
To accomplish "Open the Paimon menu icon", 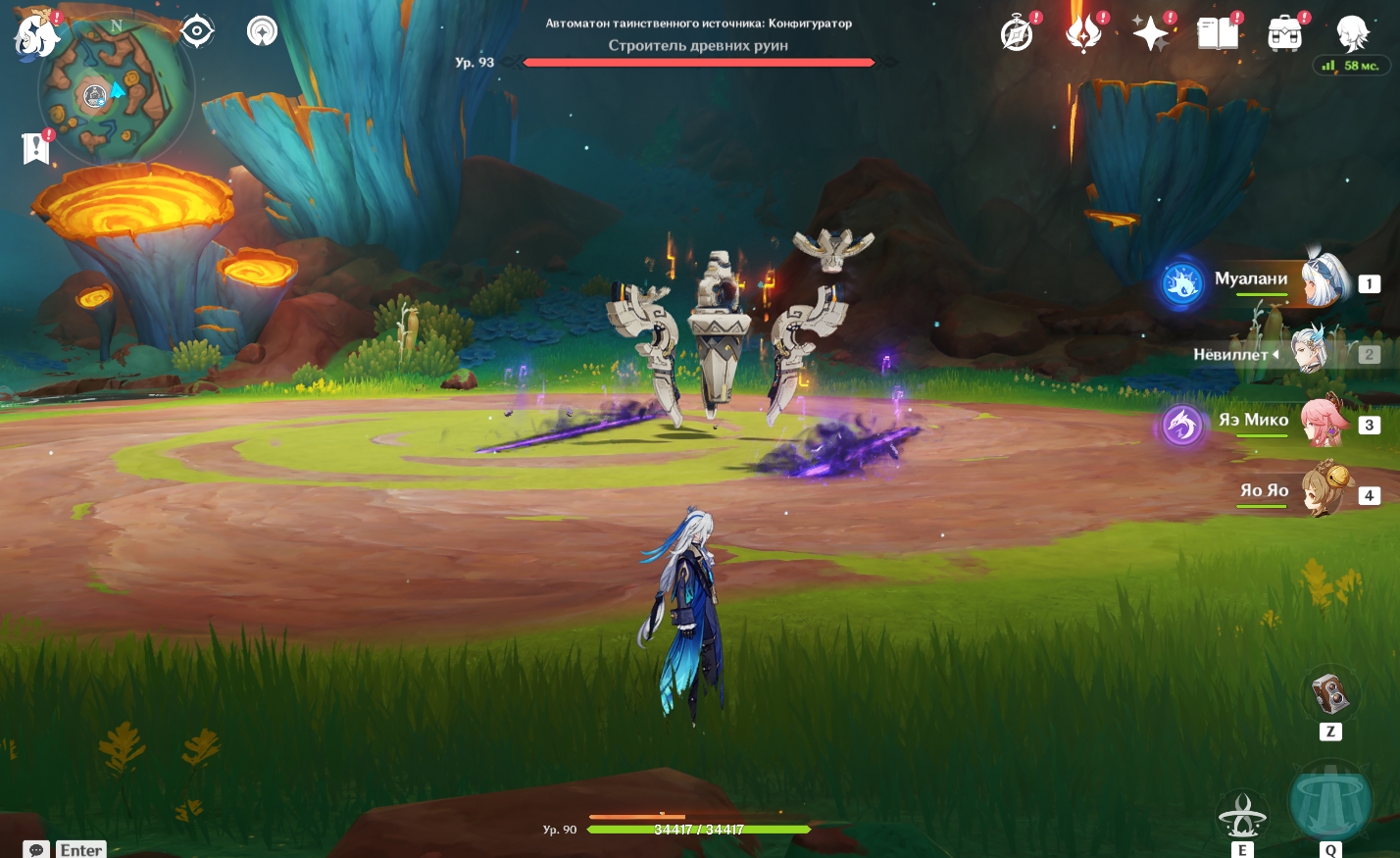I will pyautogui.click(x=35, y=33).
